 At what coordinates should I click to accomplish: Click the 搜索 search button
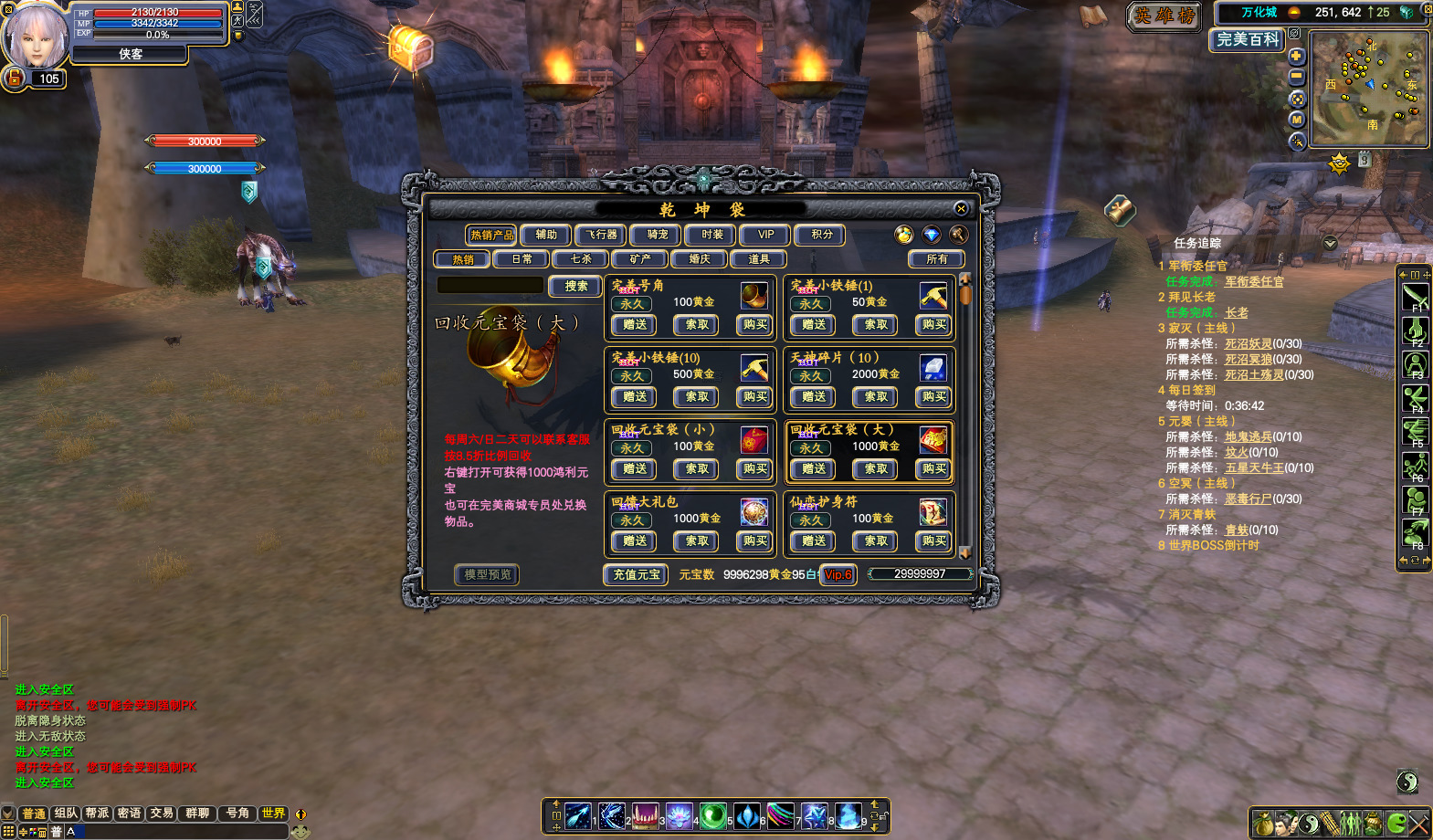[x=575, y=287]
